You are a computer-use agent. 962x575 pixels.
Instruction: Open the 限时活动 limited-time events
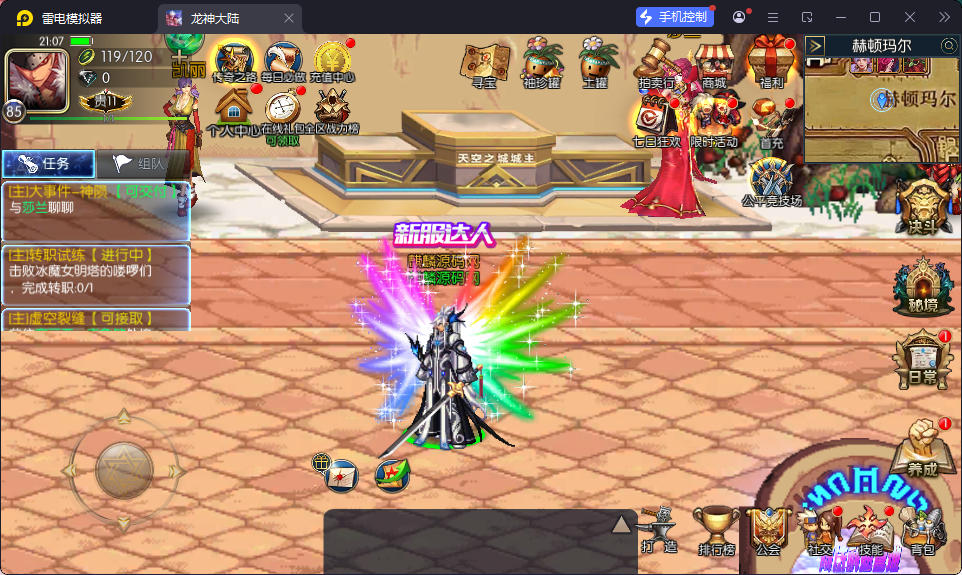tap(713, 122)
